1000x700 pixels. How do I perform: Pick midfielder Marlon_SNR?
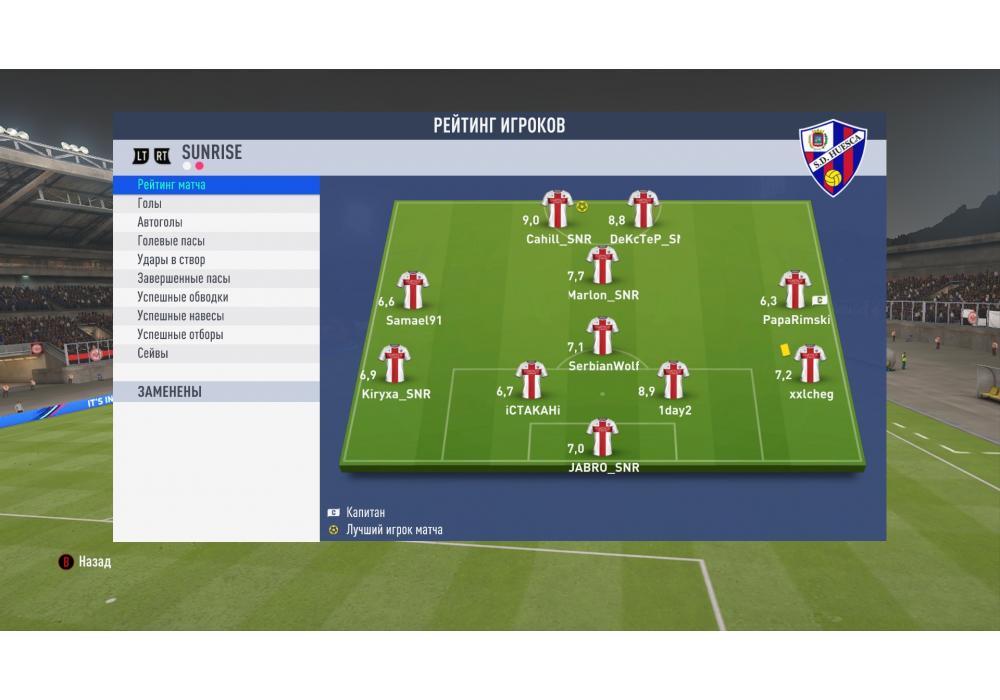click(x=602, y=266)
